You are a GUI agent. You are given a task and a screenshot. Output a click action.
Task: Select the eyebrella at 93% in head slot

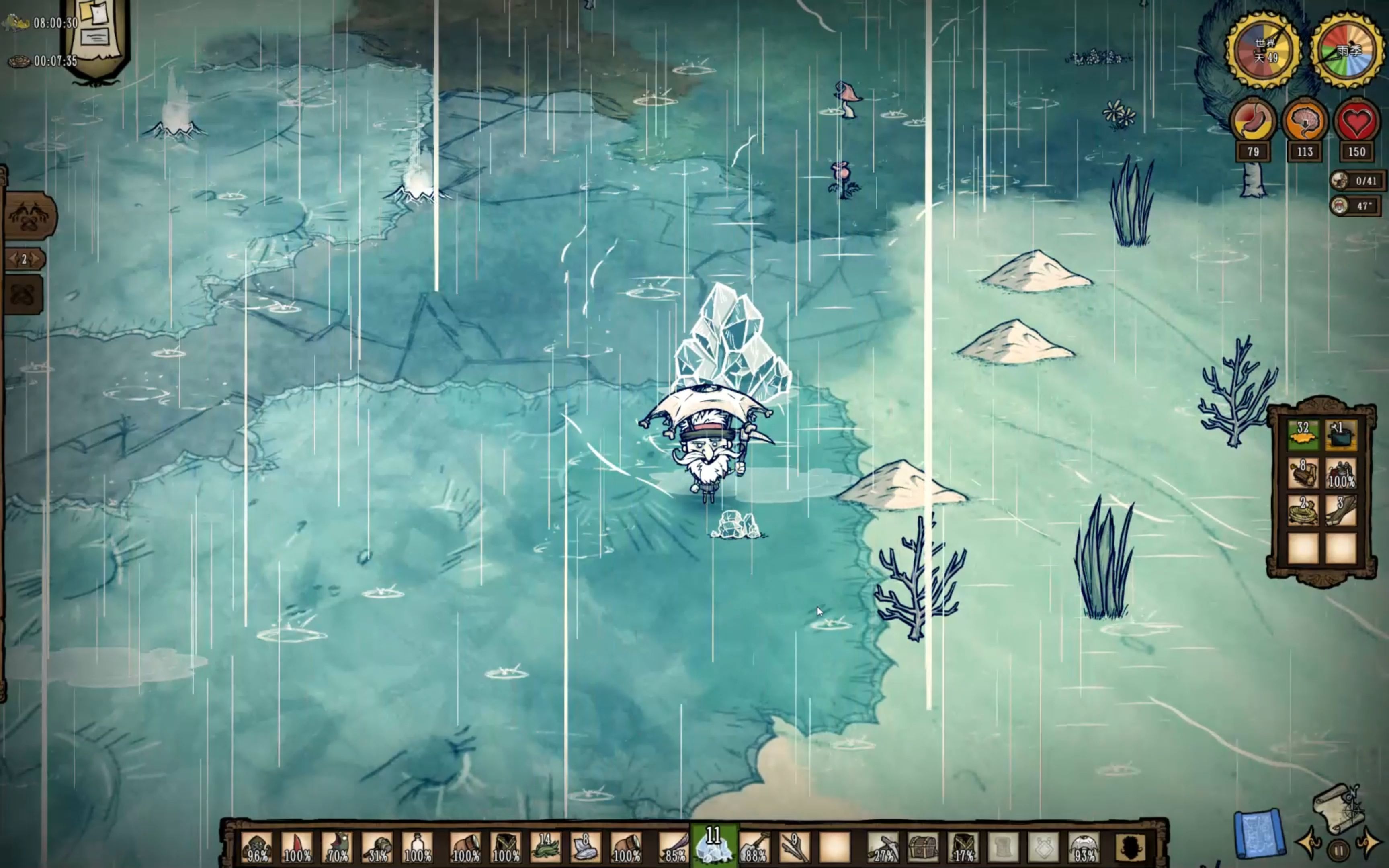click(x=1084, y=846)
